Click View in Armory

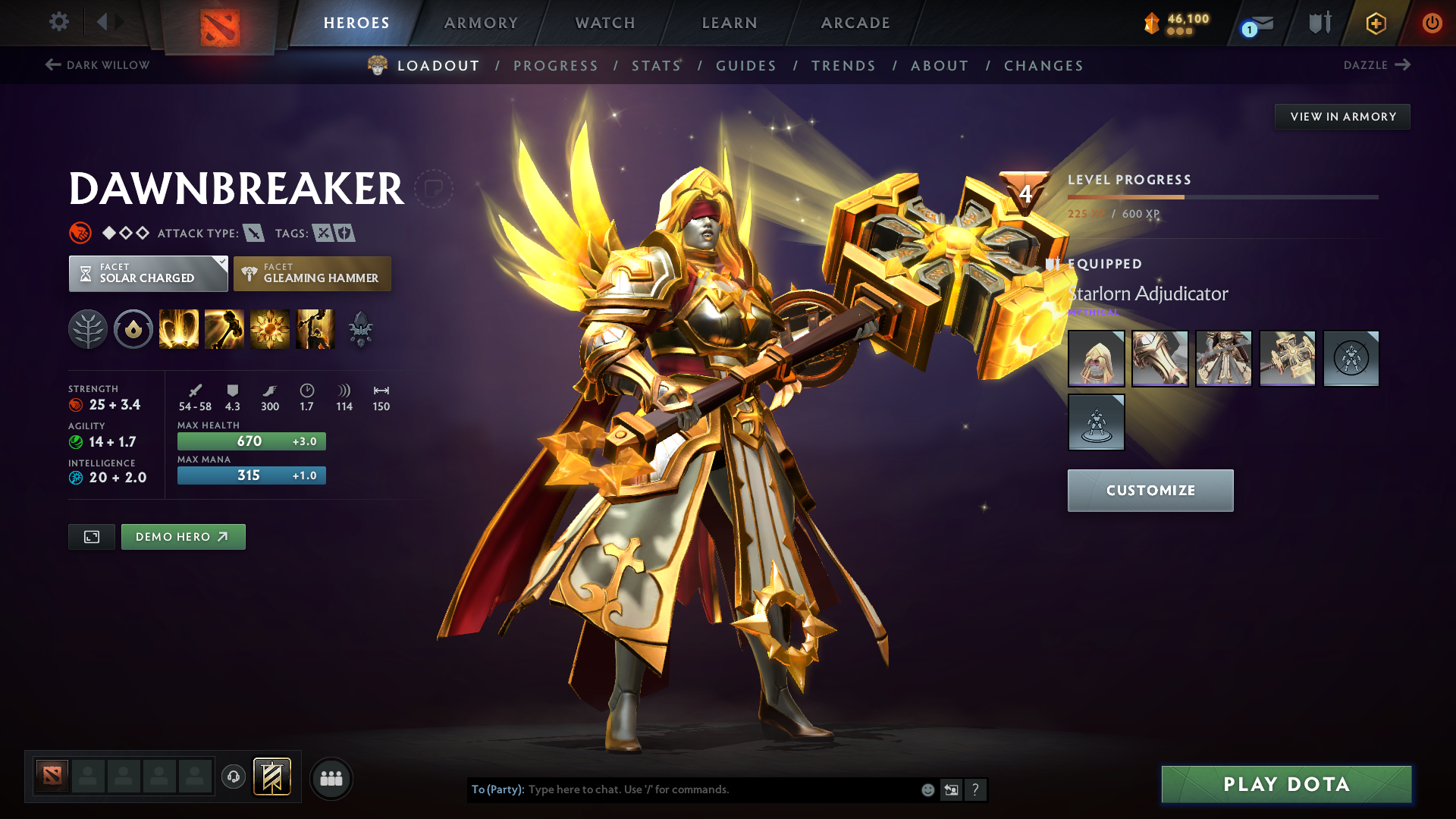(1342, 116)
